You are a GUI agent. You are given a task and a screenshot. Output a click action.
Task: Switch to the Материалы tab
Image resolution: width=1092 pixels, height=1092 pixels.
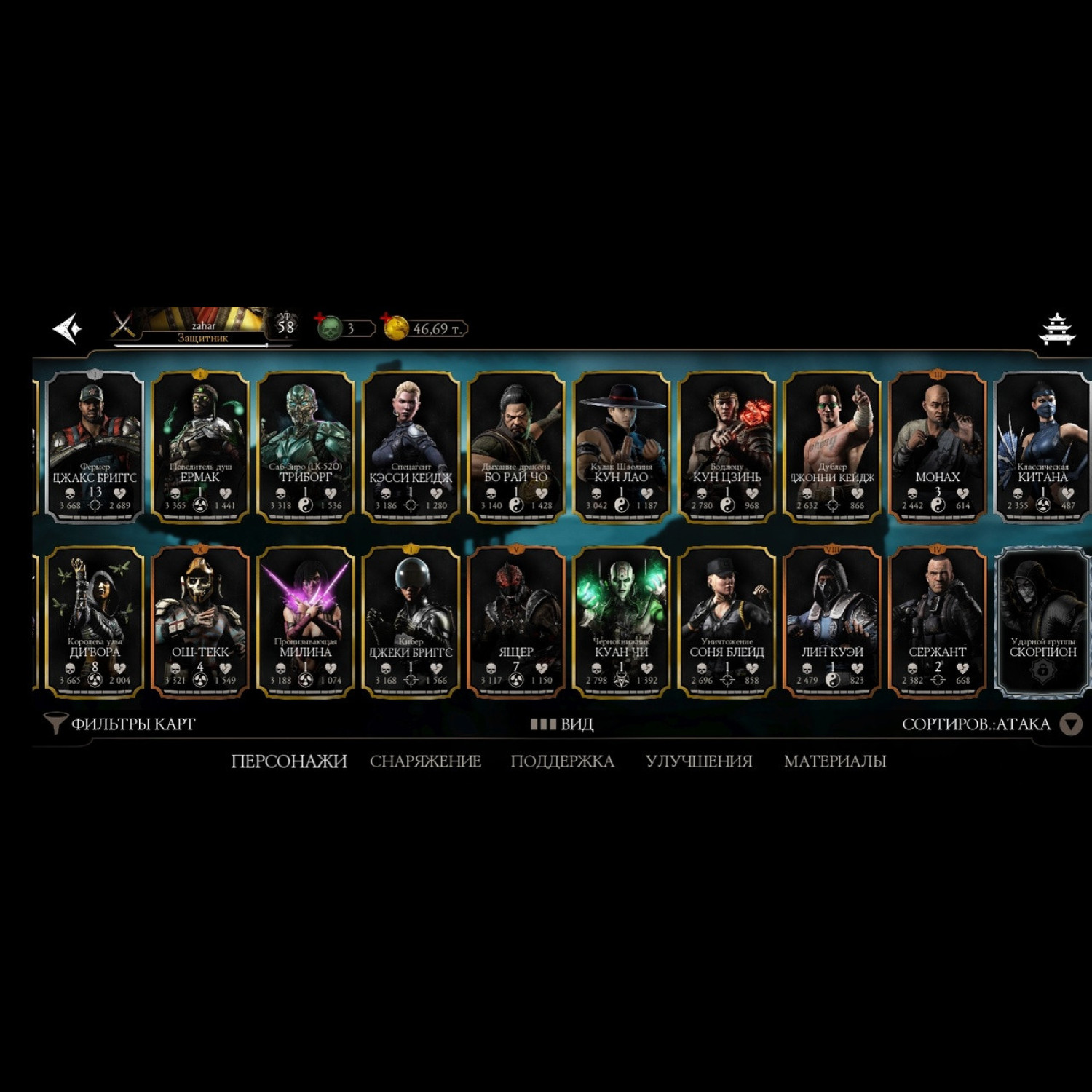tap(834, 761)
